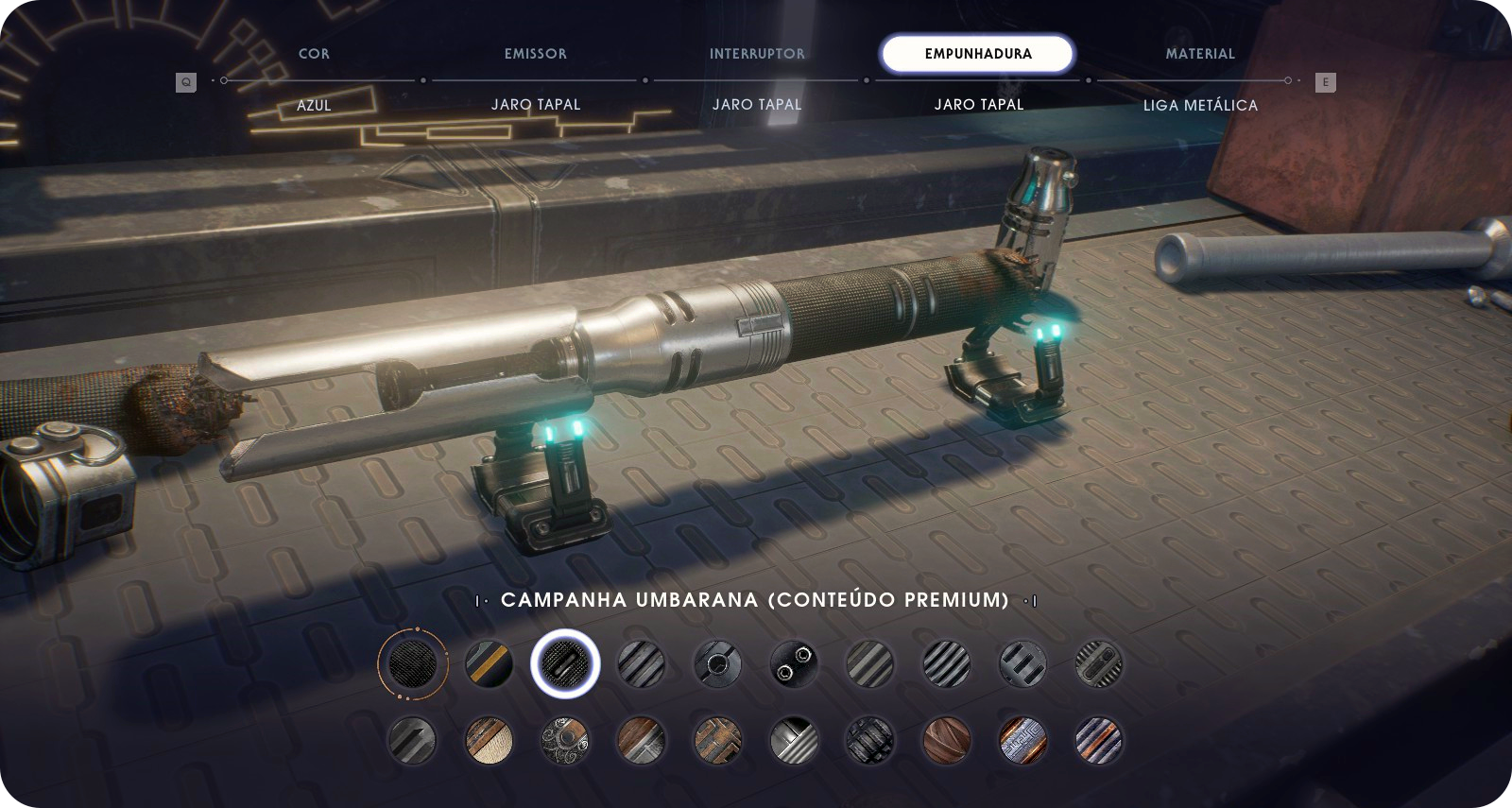Screen dimensions: 1512x808
Task: Select the blue and copper striped grip
Action: (1098, 740)
